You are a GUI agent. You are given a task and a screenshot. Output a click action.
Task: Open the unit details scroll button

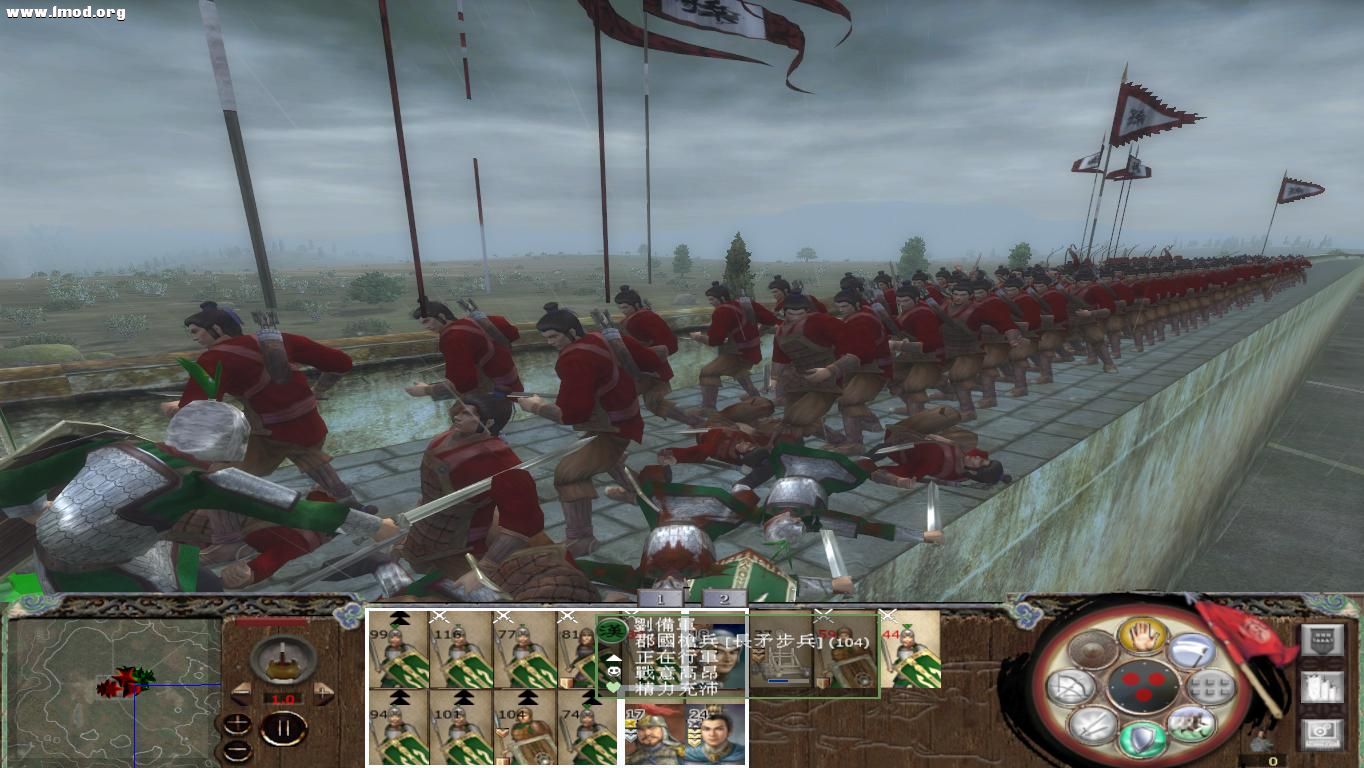click(x=1323, y=687)
